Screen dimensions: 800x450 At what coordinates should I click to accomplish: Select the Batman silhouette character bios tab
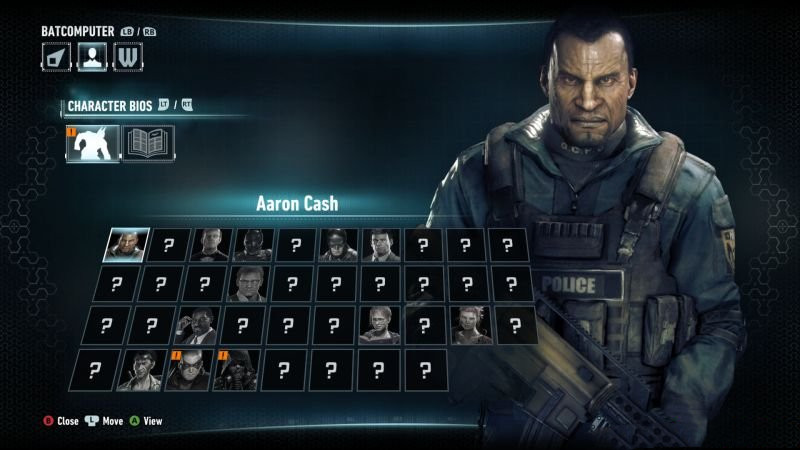[93, 143]
